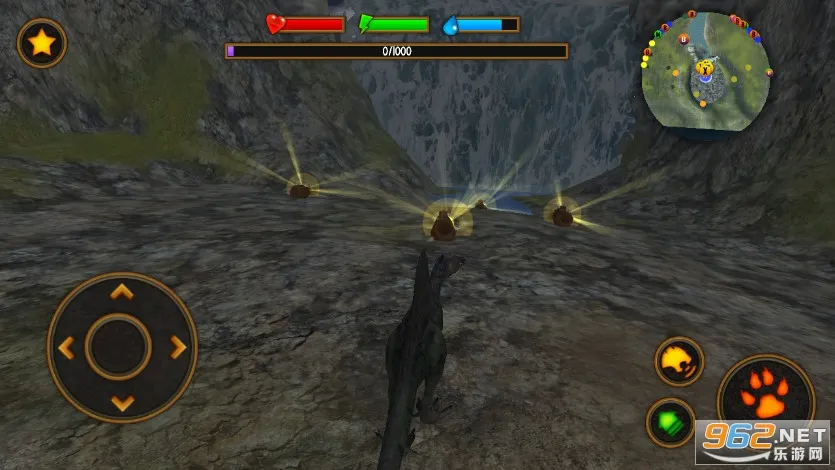Tap the left arrow on the joystick

point(66,348)
